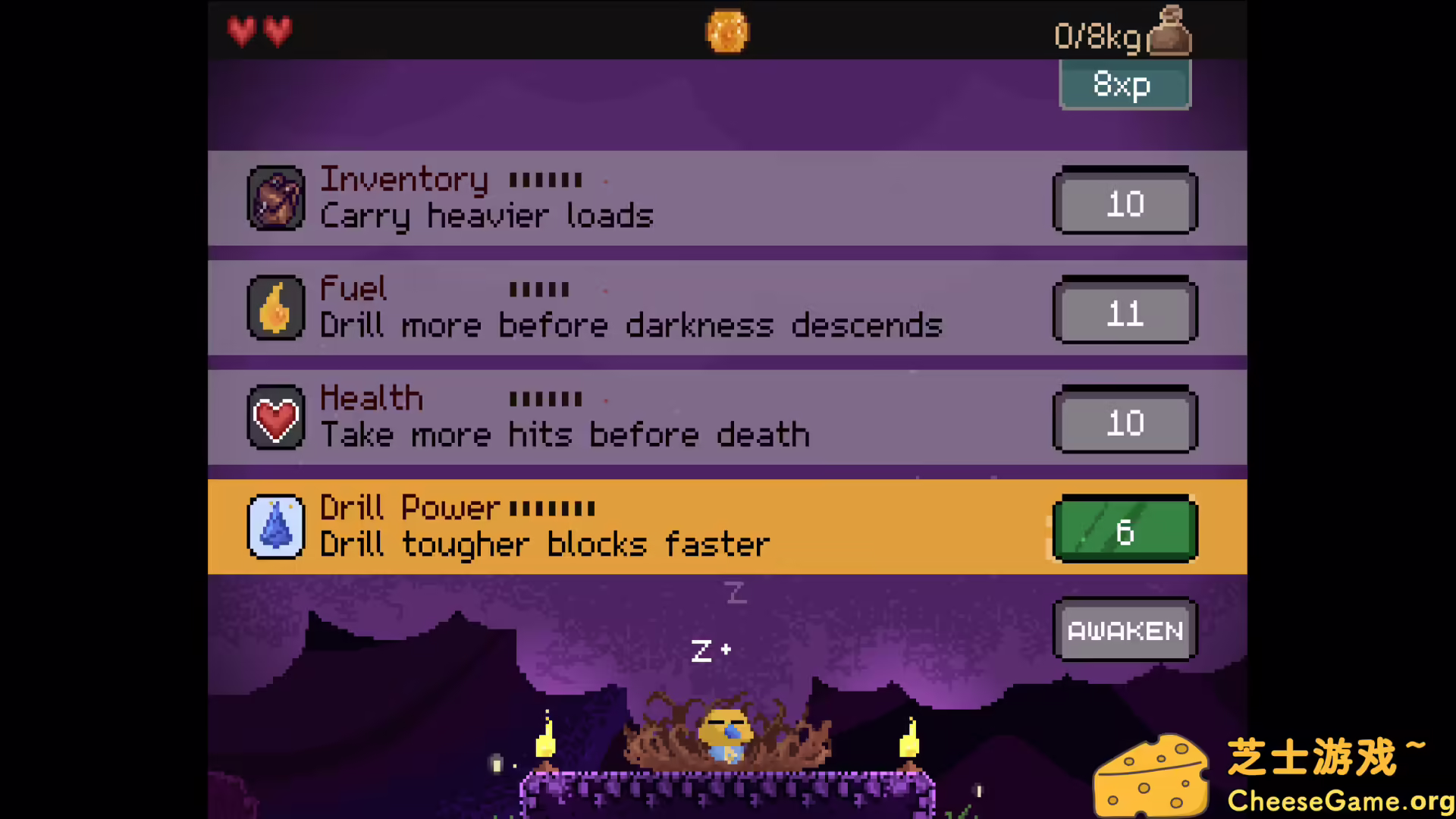The image size is (1456, 819).
Task: Click the Inventory progress pip meter
Action: coord(544,180)
